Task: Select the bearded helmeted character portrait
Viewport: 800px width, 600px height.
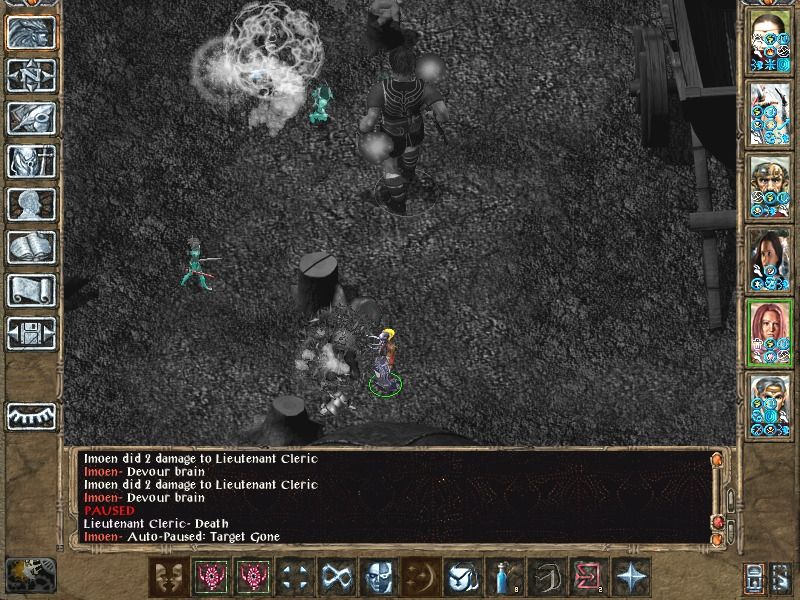Action: [x=770, y=186]
